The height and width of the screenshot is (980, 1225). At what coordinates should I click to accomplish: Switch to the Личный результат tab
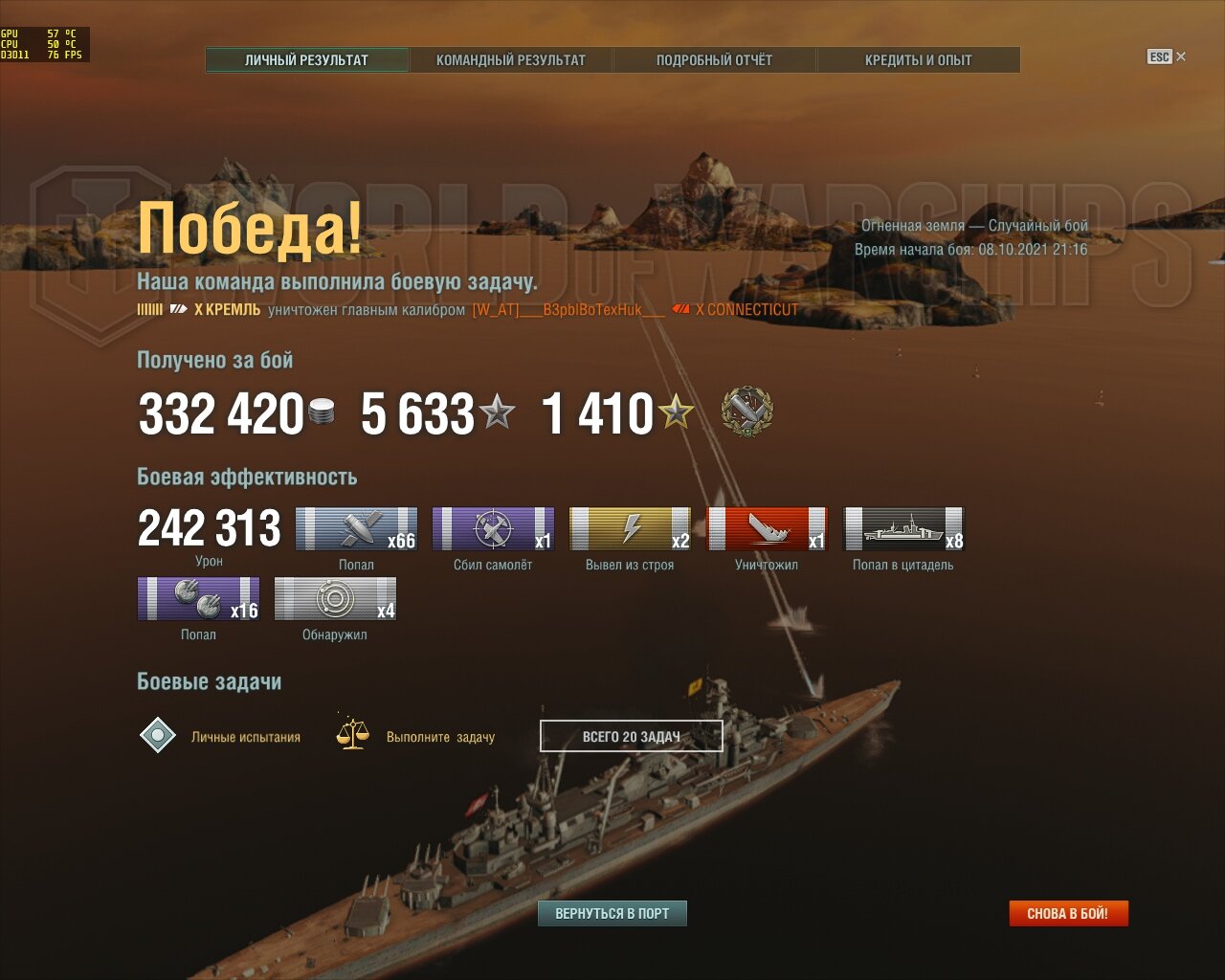[307, 59]
